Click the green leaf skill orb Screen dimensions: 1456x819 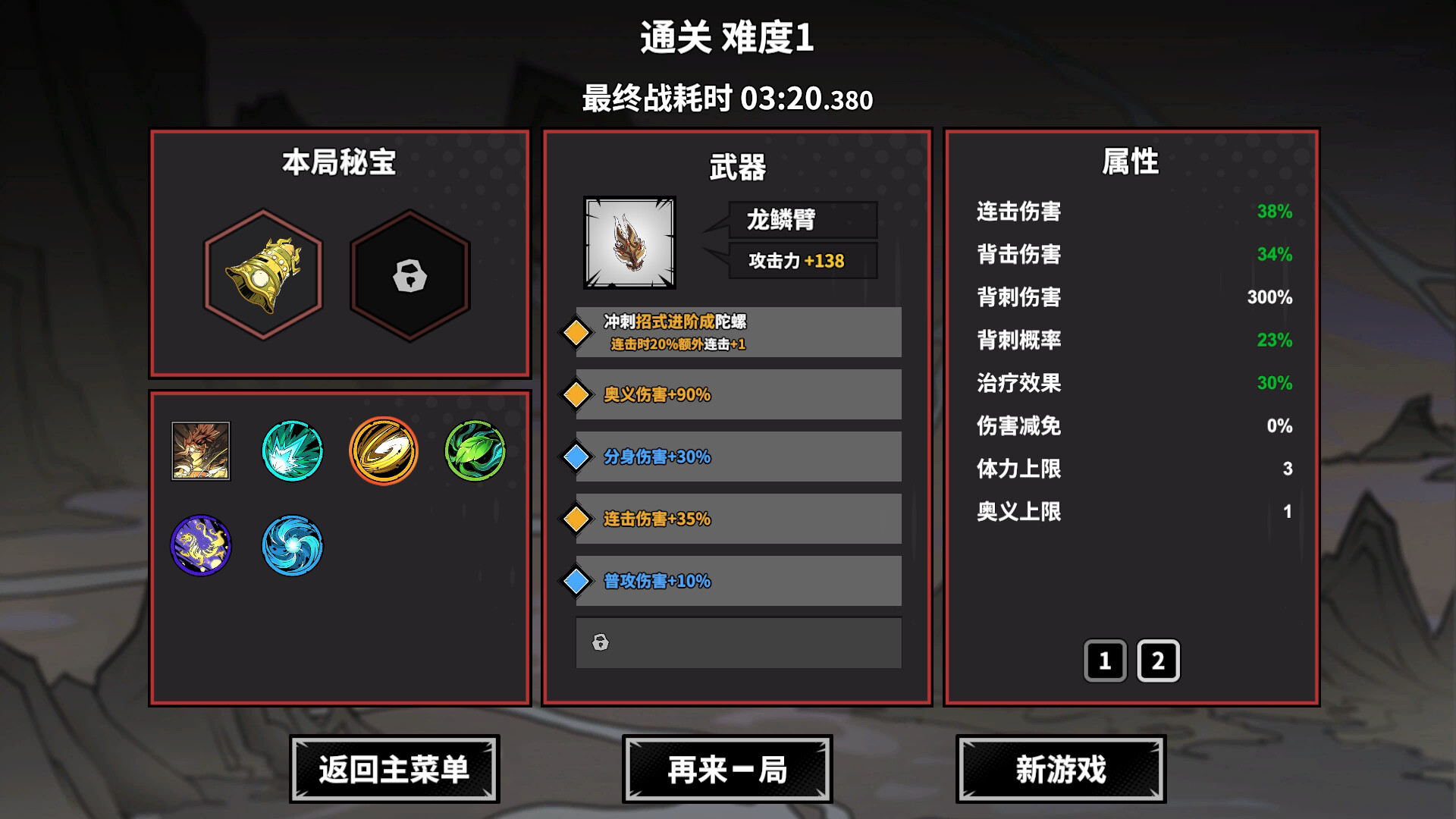pos(474,451)
